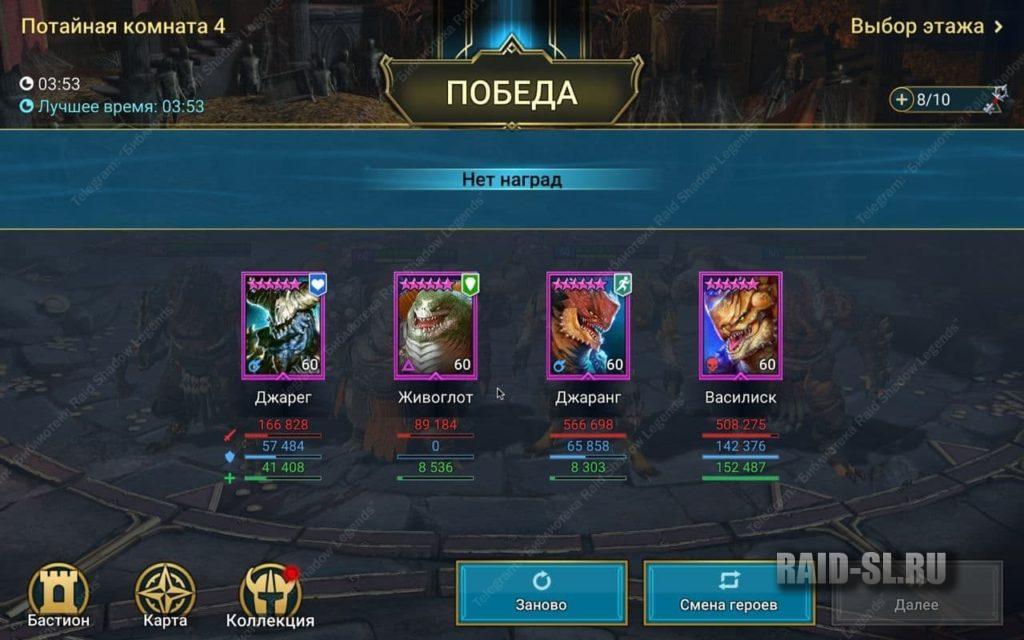
Task: Open the Коллекция heroes collection
Action: (x=270, y=596)
